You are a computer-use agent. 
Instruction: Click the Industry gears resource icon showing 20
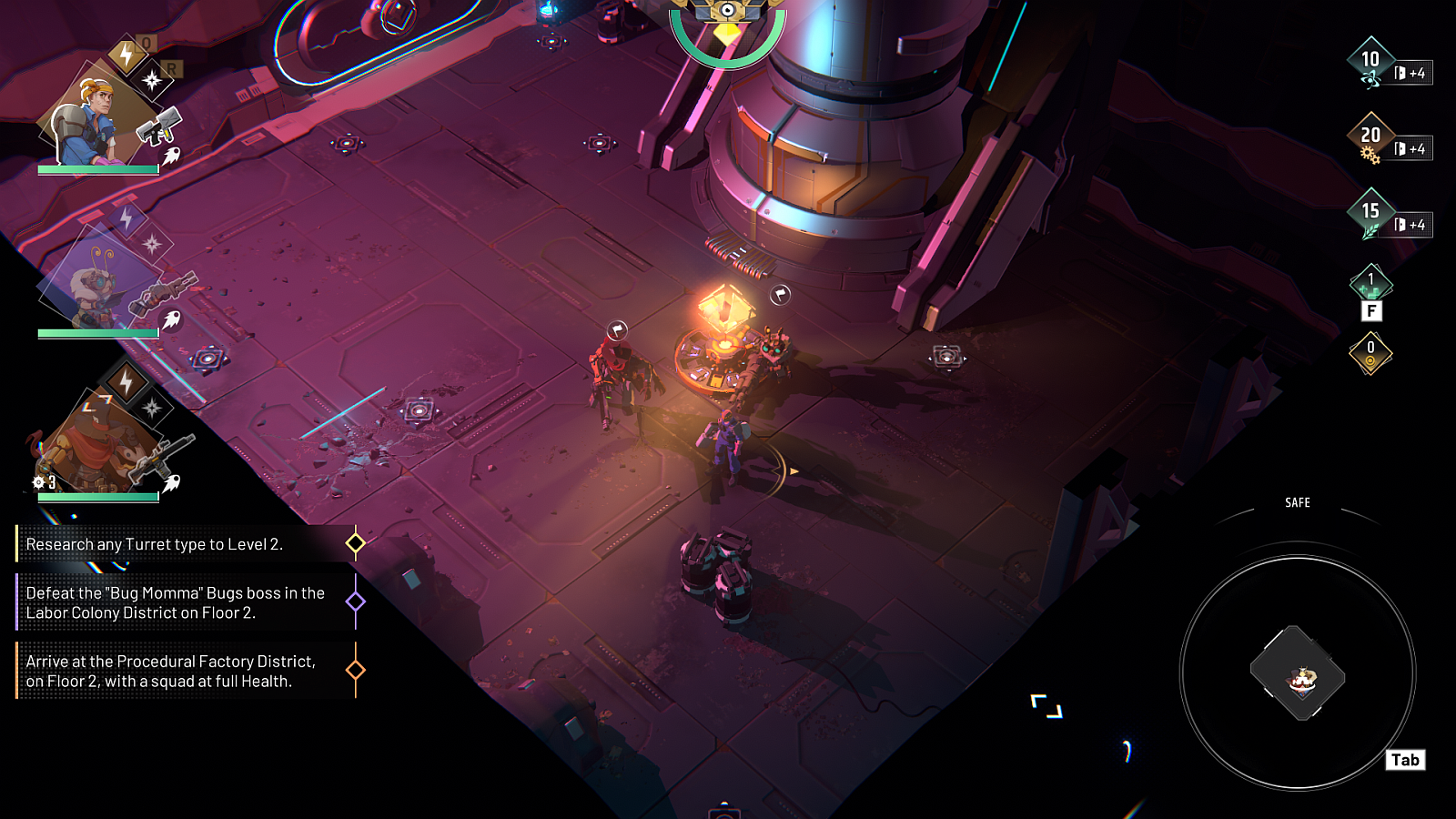1370,134
